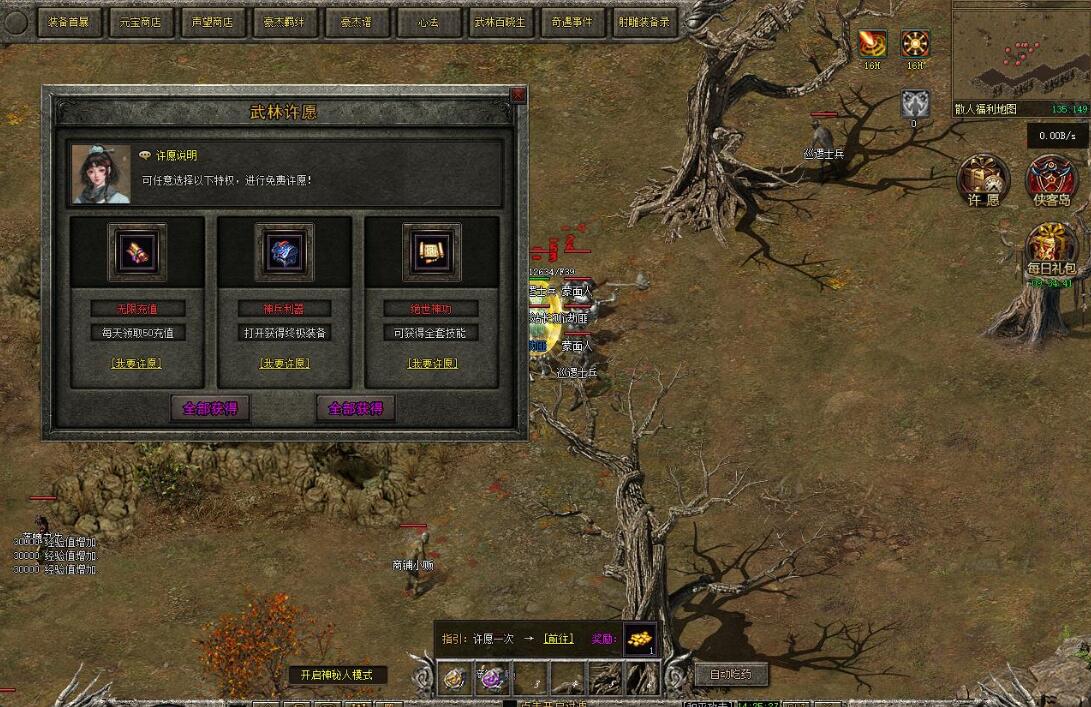Choose 我要许愿 under 神兵利器
This screenshot has height=707, width=1091.
point(284,364)
